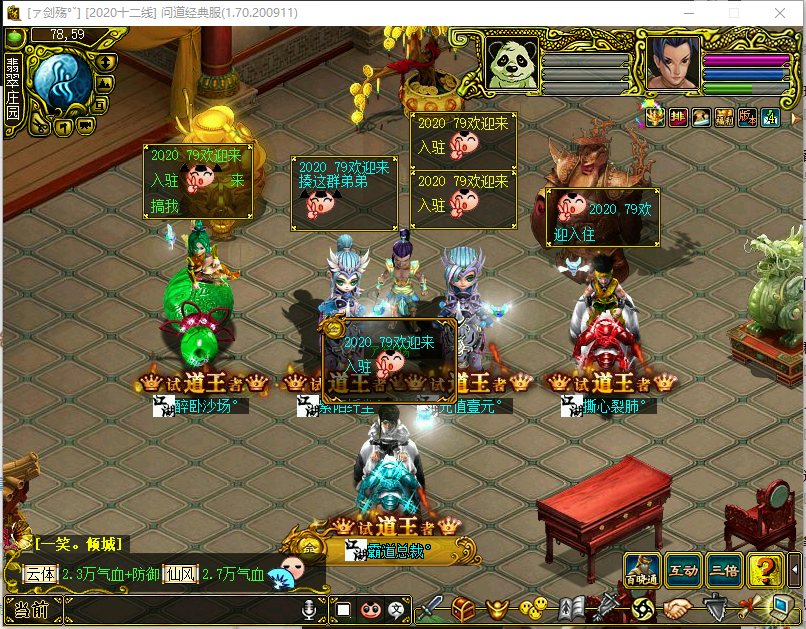Open the 福利 welfare icon
806x629 pixels.
click(724, 118)
